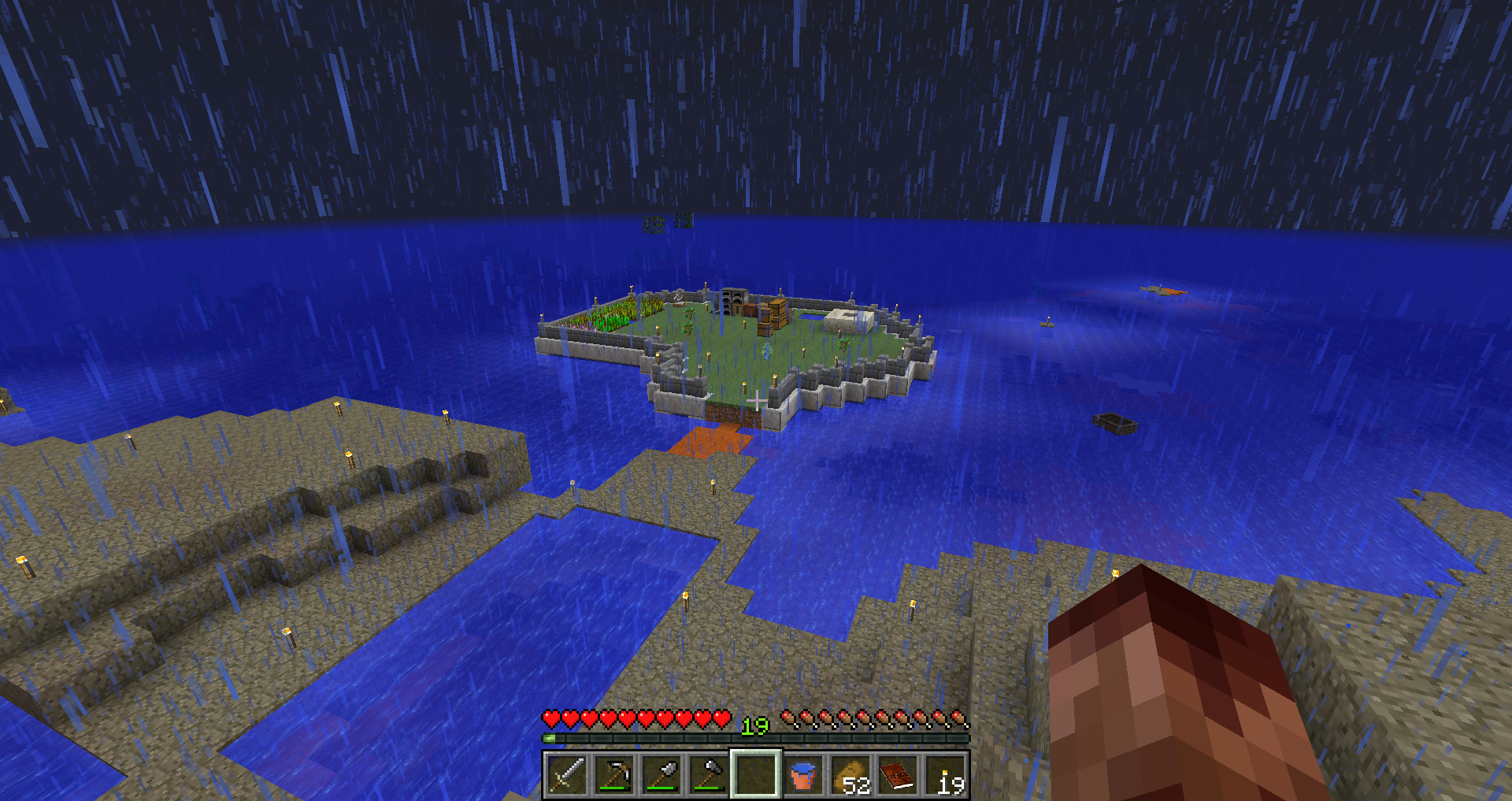Screen dimensions: 1512x801
Task: Click the highlighted empty hotbar slot
Action: (x=756, y=775)
